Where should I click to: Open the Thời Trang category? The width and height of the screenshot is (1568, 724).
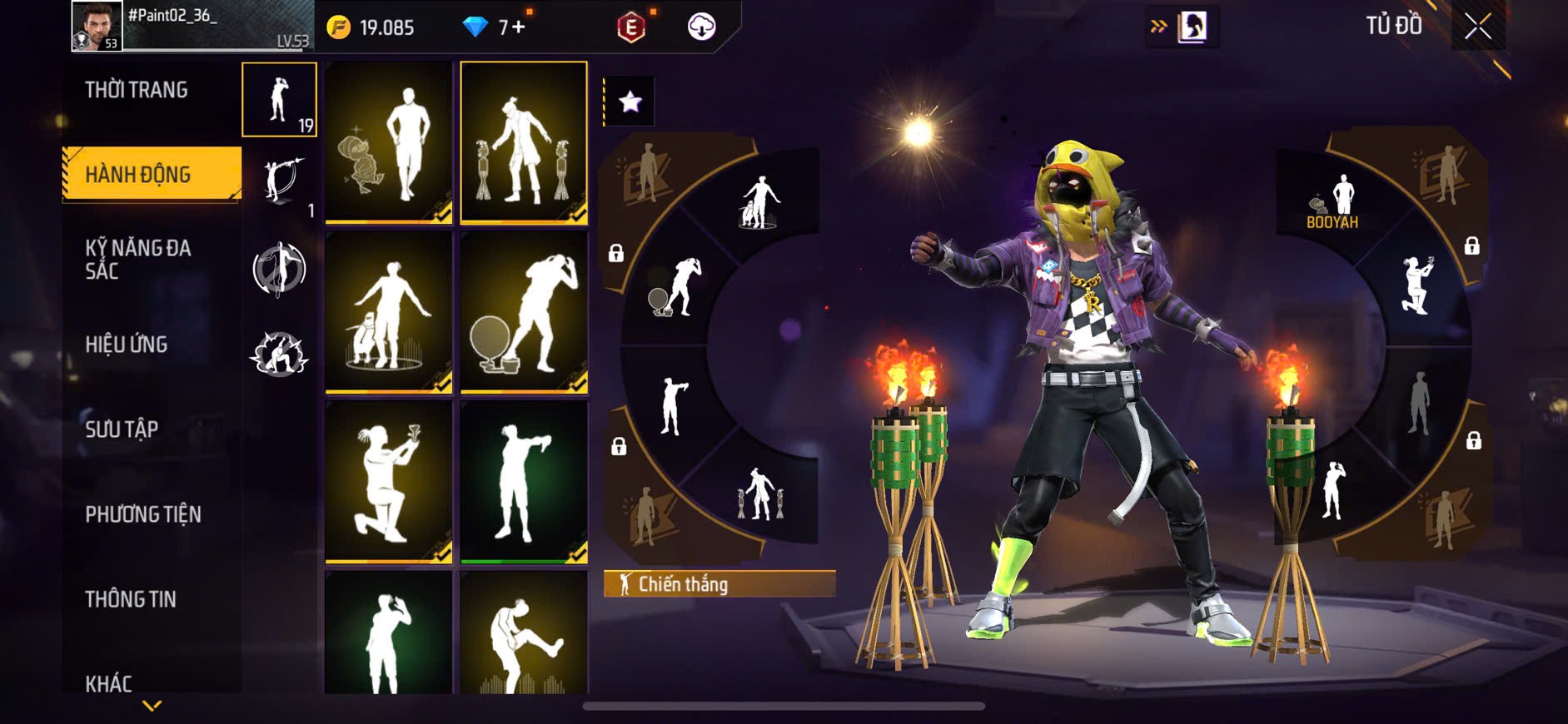tap(137, 90)
